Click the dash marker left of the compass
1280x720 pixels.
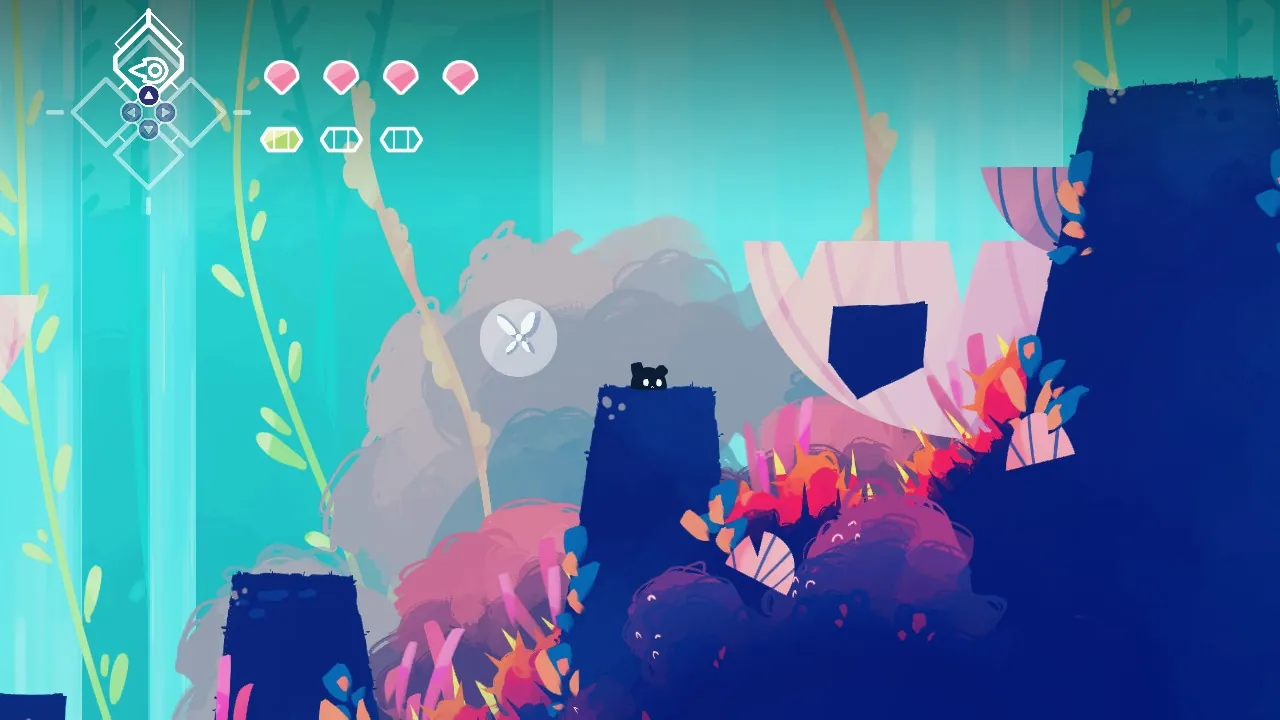pos(57,113)
